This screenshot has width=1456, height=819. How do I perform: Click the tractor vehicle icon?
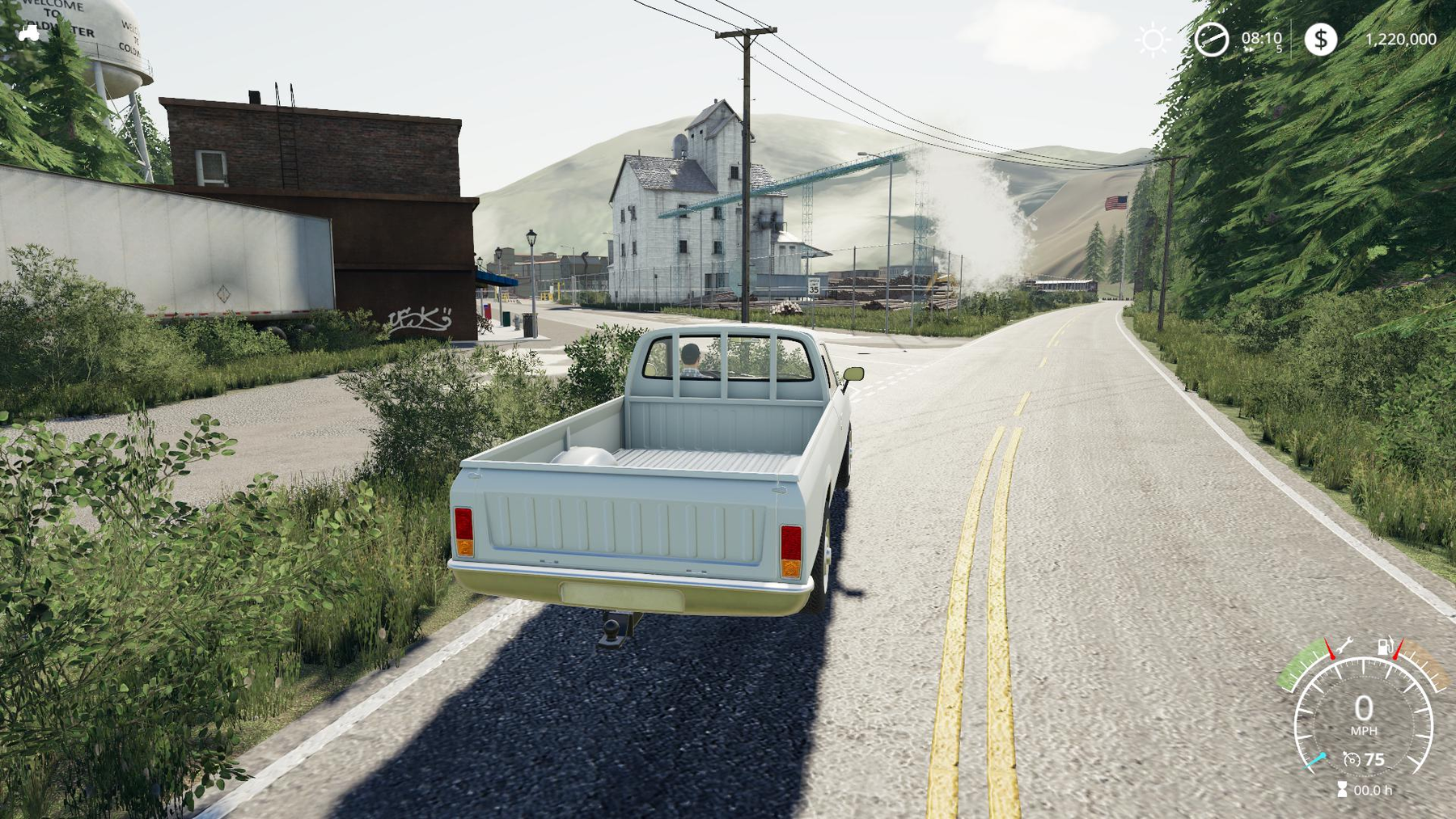pos(29,33)
